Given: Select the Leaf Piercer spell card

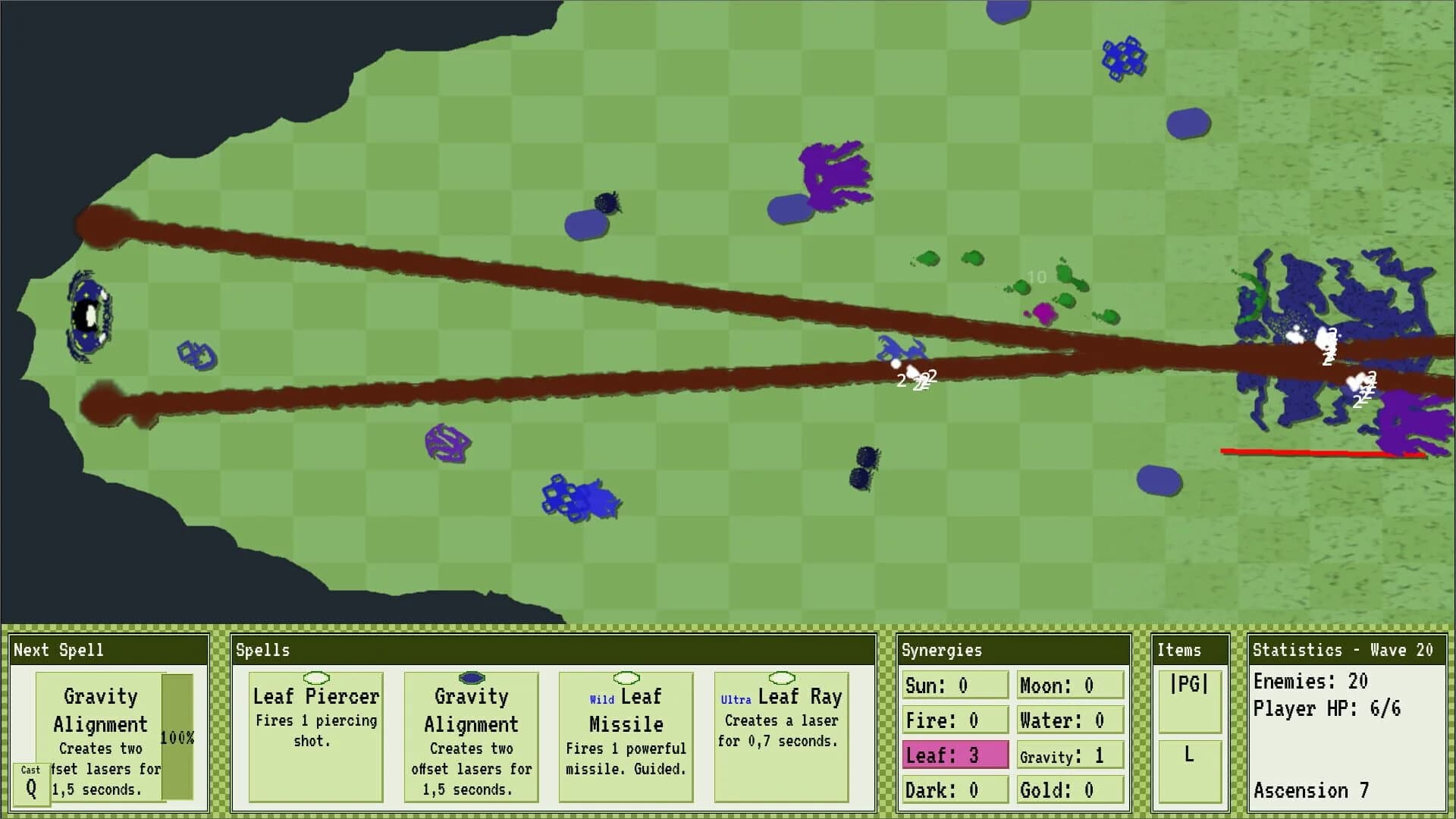Looking at the screenshot, I should pos(315,736).
